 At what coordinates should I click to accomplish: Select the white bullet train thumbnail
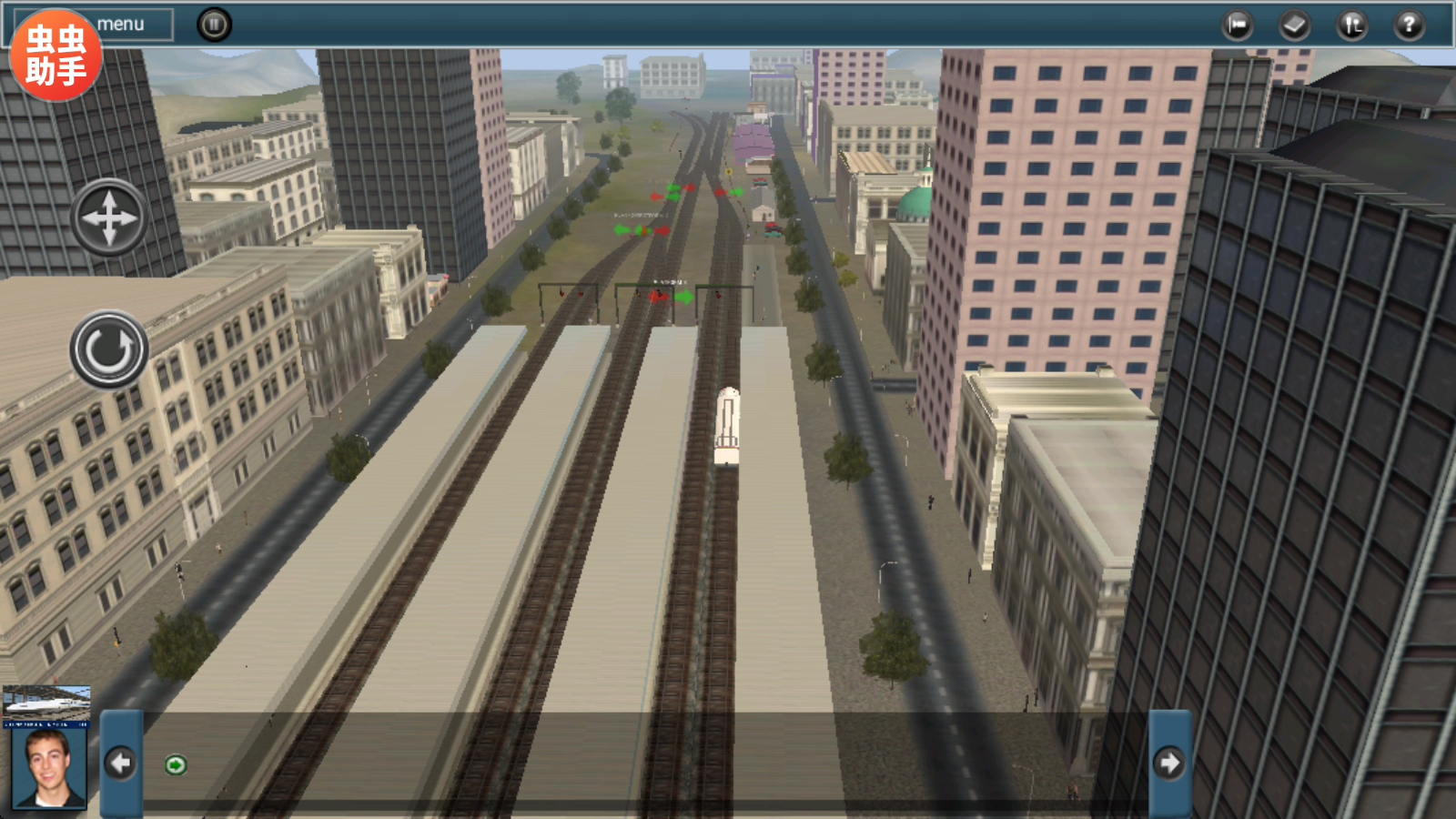point(46,705)
